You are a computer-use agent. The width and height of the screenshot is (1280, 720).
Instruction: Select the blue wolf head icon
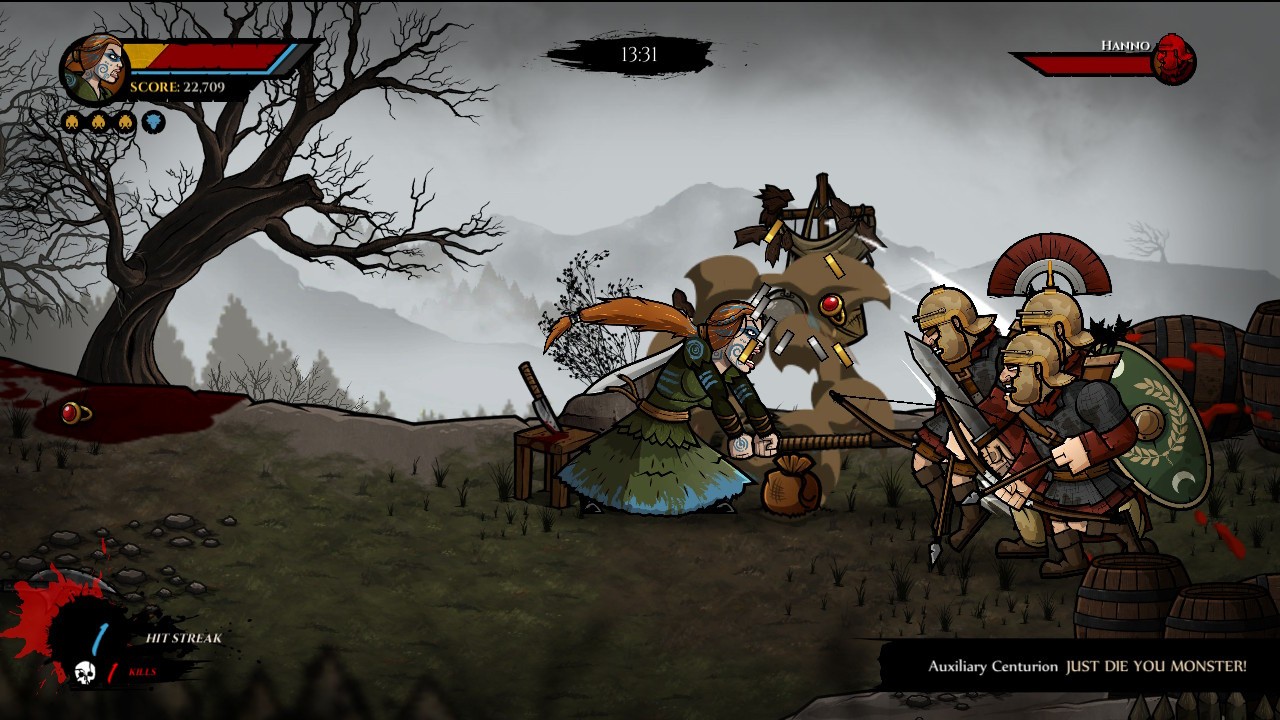[x=153, y=123]
